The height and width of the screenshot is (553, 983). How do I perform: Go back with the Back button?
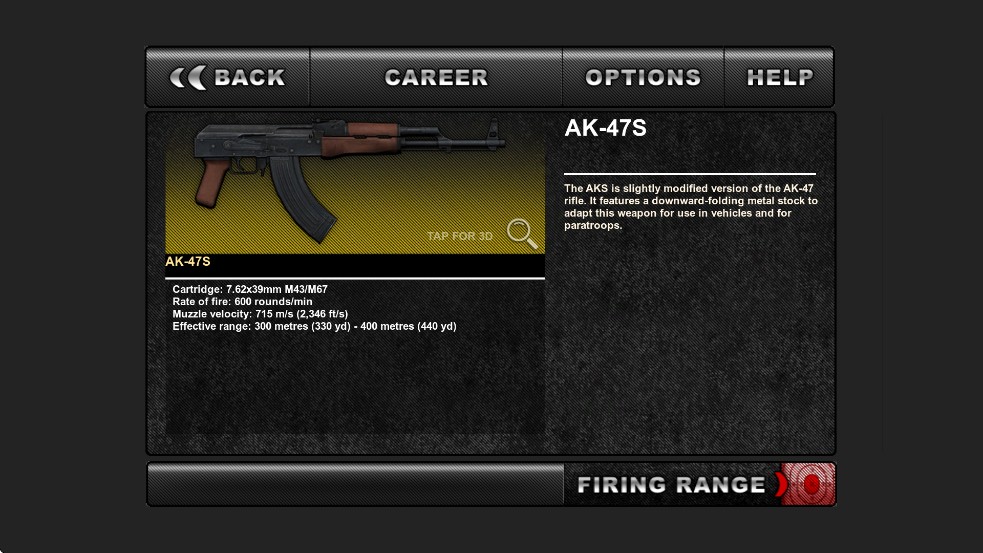pyautogui.click(x=228, y=77)
